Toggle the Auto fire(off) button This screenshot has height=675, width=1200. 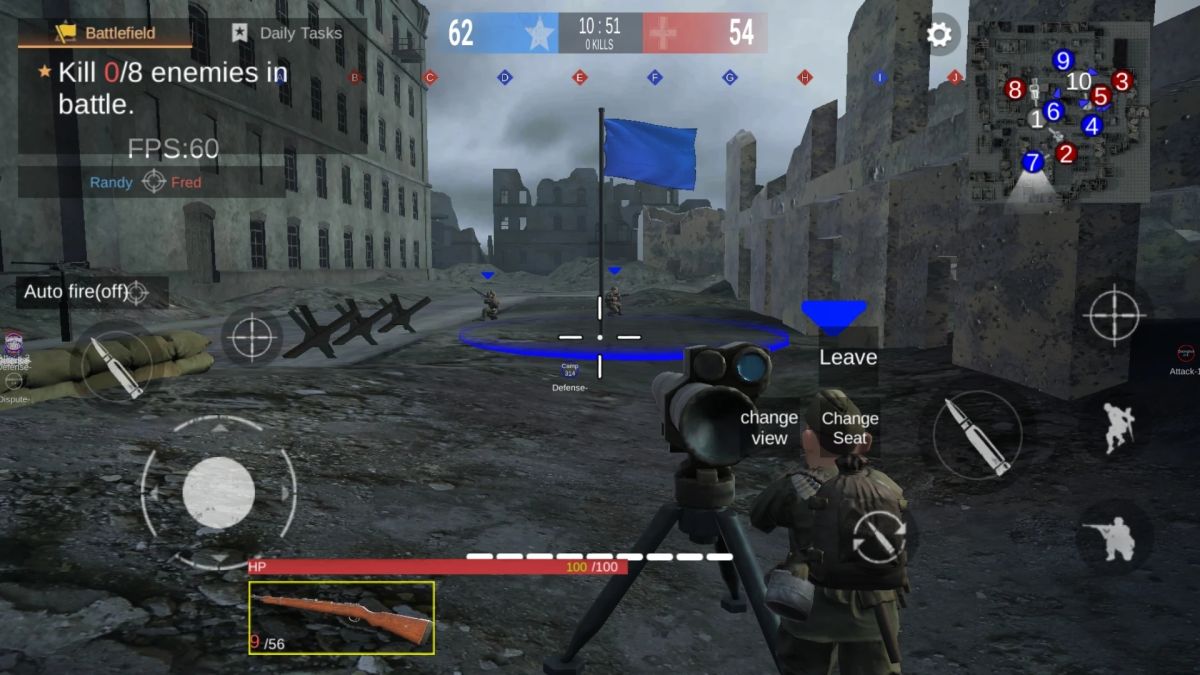(x=88, y=292)
